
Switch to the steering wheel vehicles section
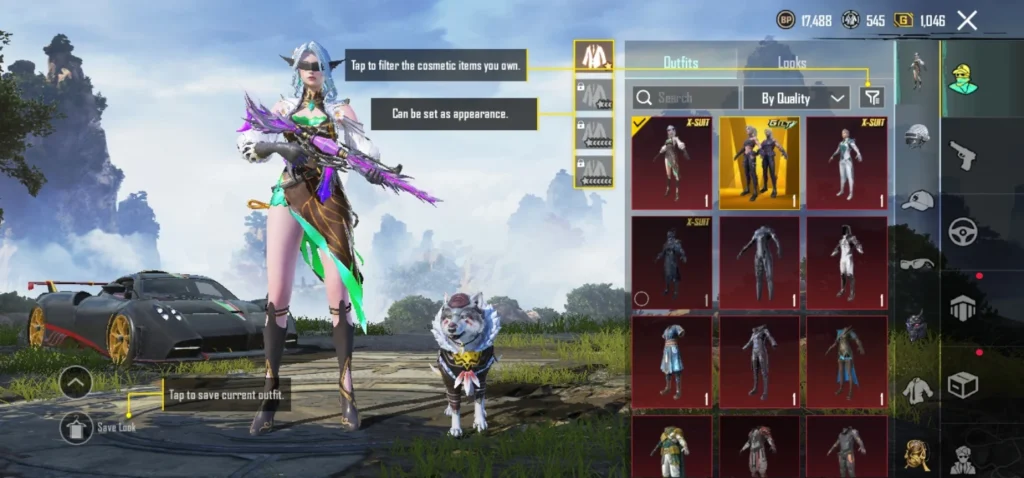click(x=963, y=231)
